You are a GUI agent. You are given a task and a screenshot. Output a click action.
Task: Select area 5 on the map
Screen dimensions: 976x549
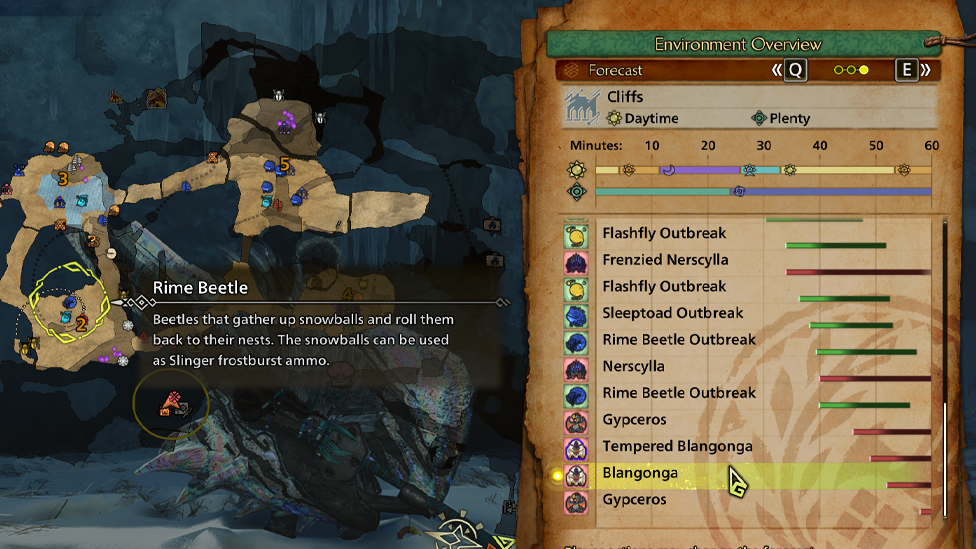(x=284, y=163)
